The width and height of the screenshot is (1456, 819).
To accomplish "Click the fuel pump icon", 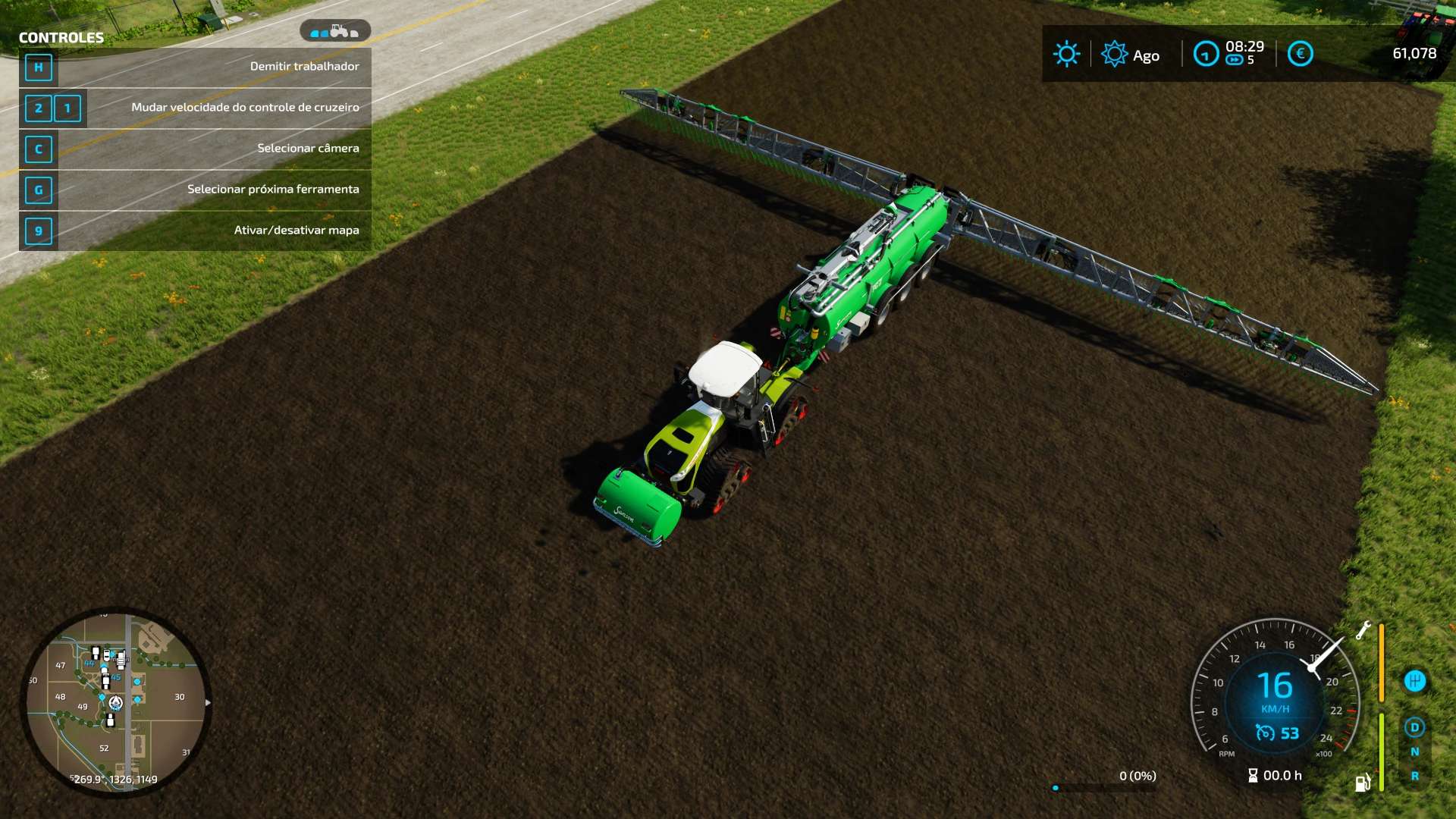I will (1363, 783).
